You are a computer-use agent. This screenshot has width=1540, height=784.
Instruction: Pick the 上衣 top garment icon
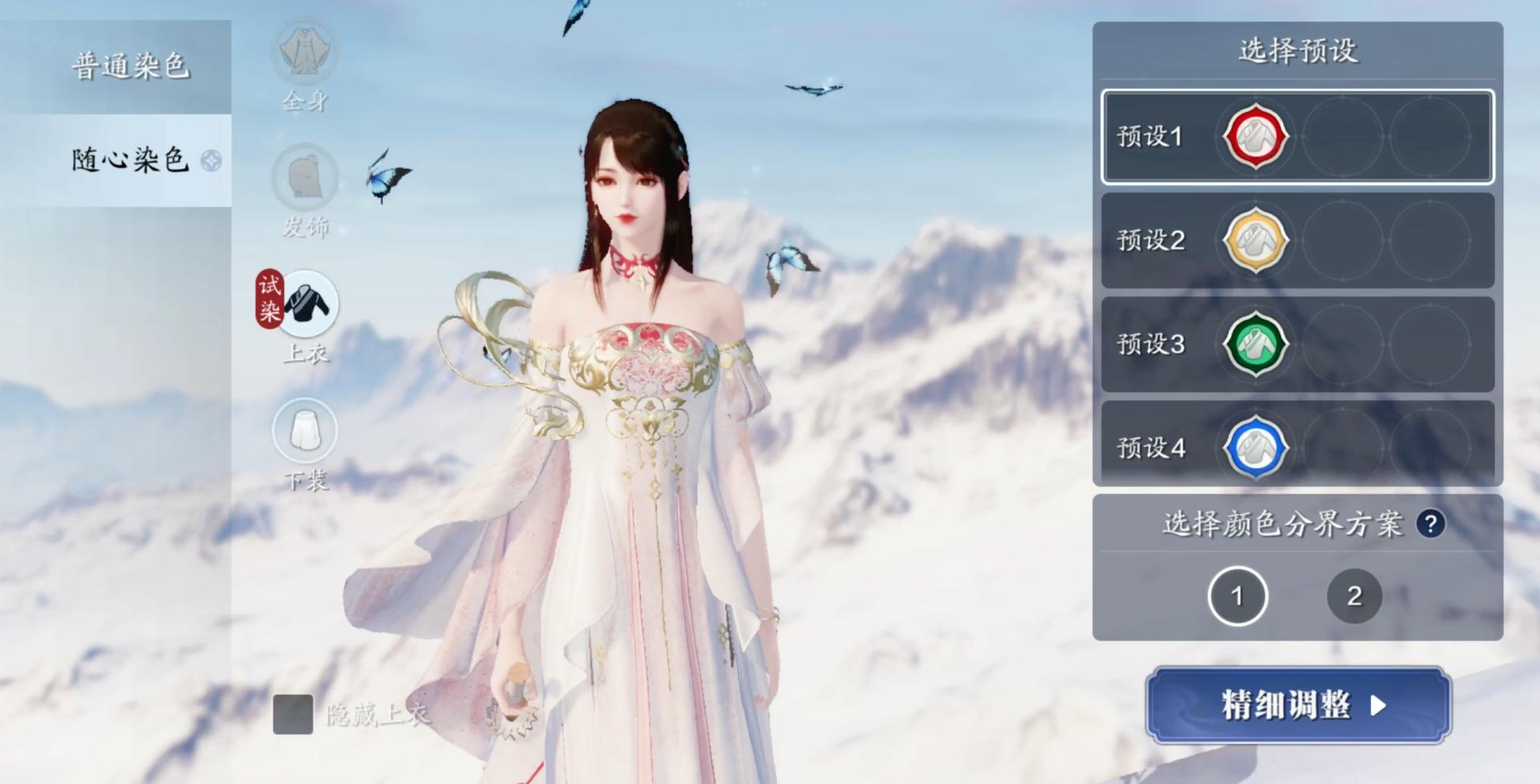(x=309, y=305)
